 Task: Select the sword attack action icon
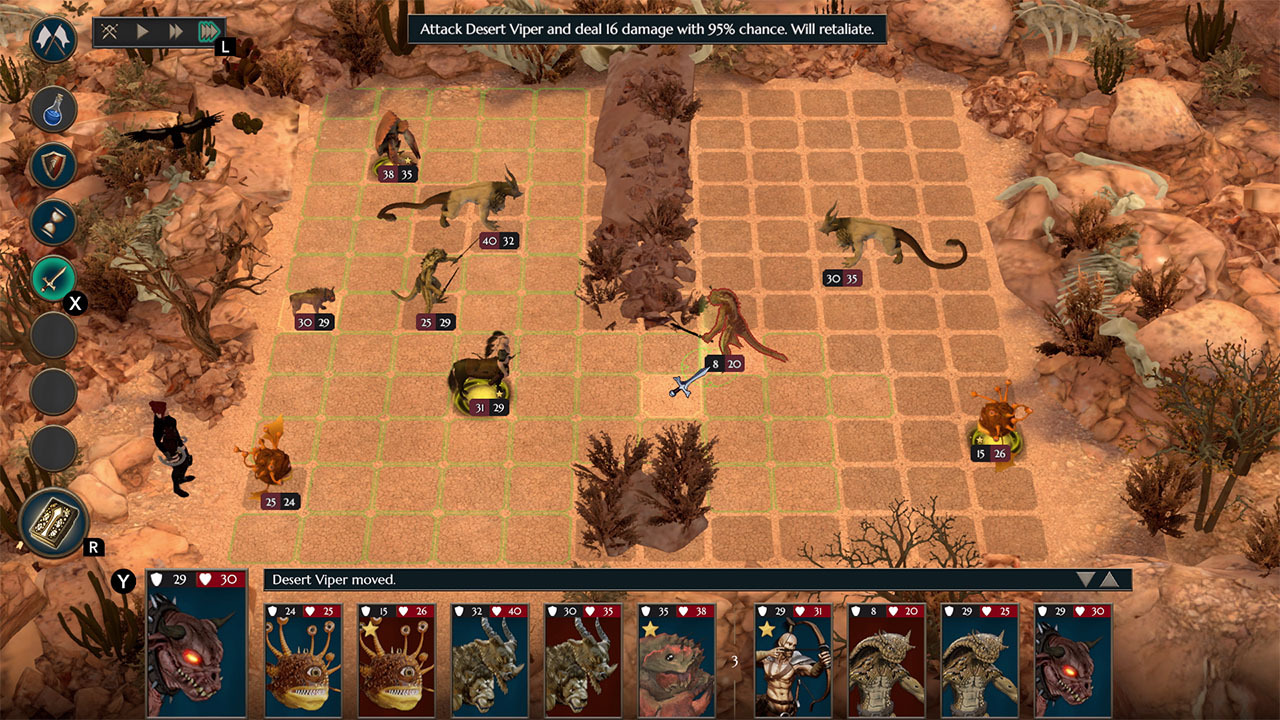click(52, 278)
